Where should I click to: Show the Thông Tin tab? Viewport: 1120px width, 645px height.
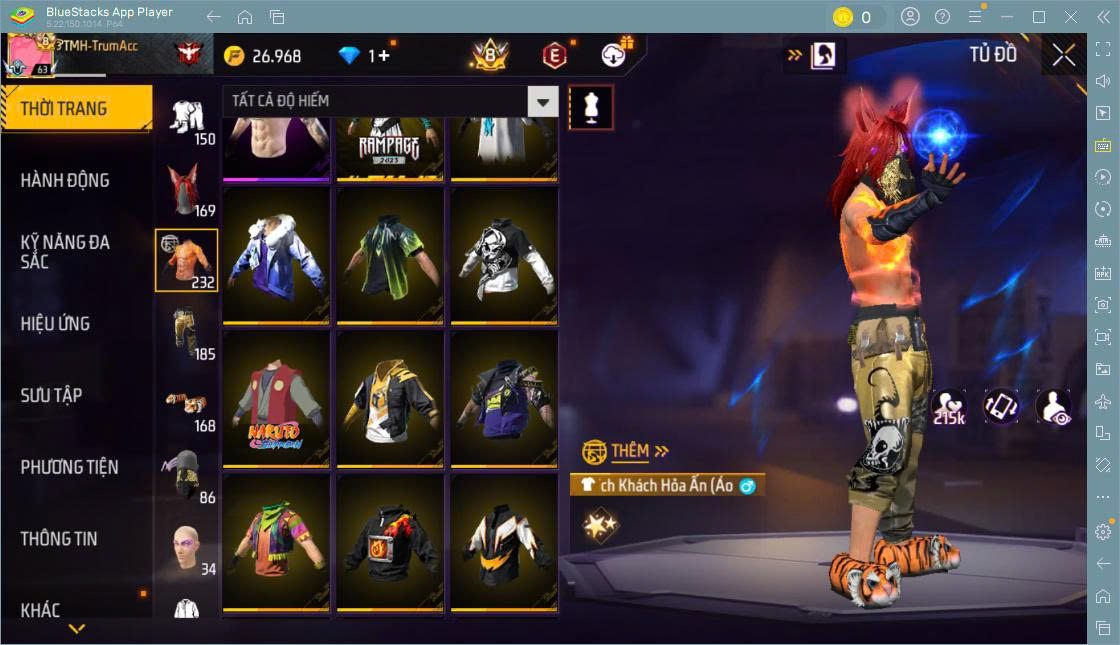(x=60, y=539)
